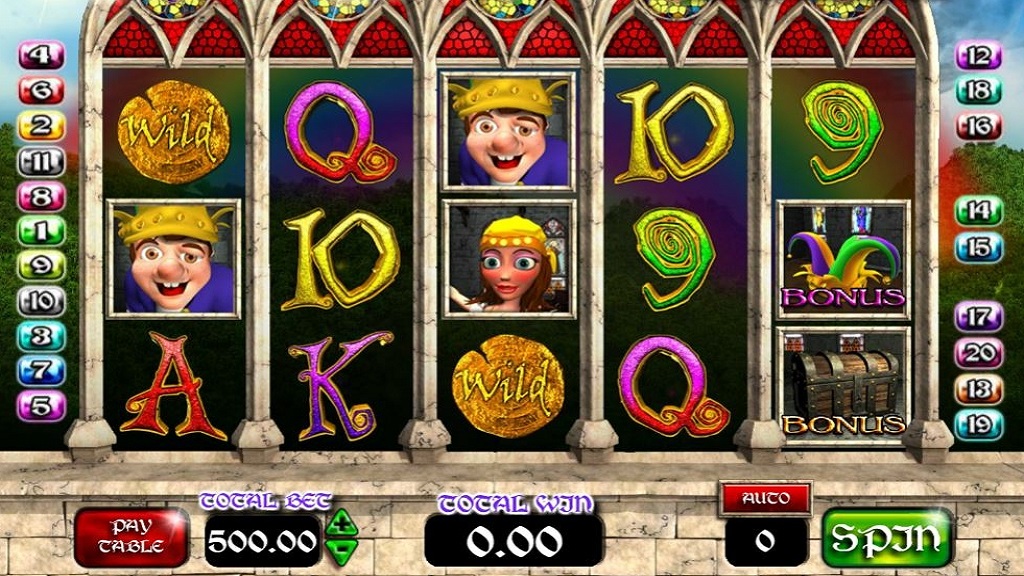This screenshot has width=1024, height=576.
Task: Increase total bet with the plus arrow
Action: [x=341, y=521]
